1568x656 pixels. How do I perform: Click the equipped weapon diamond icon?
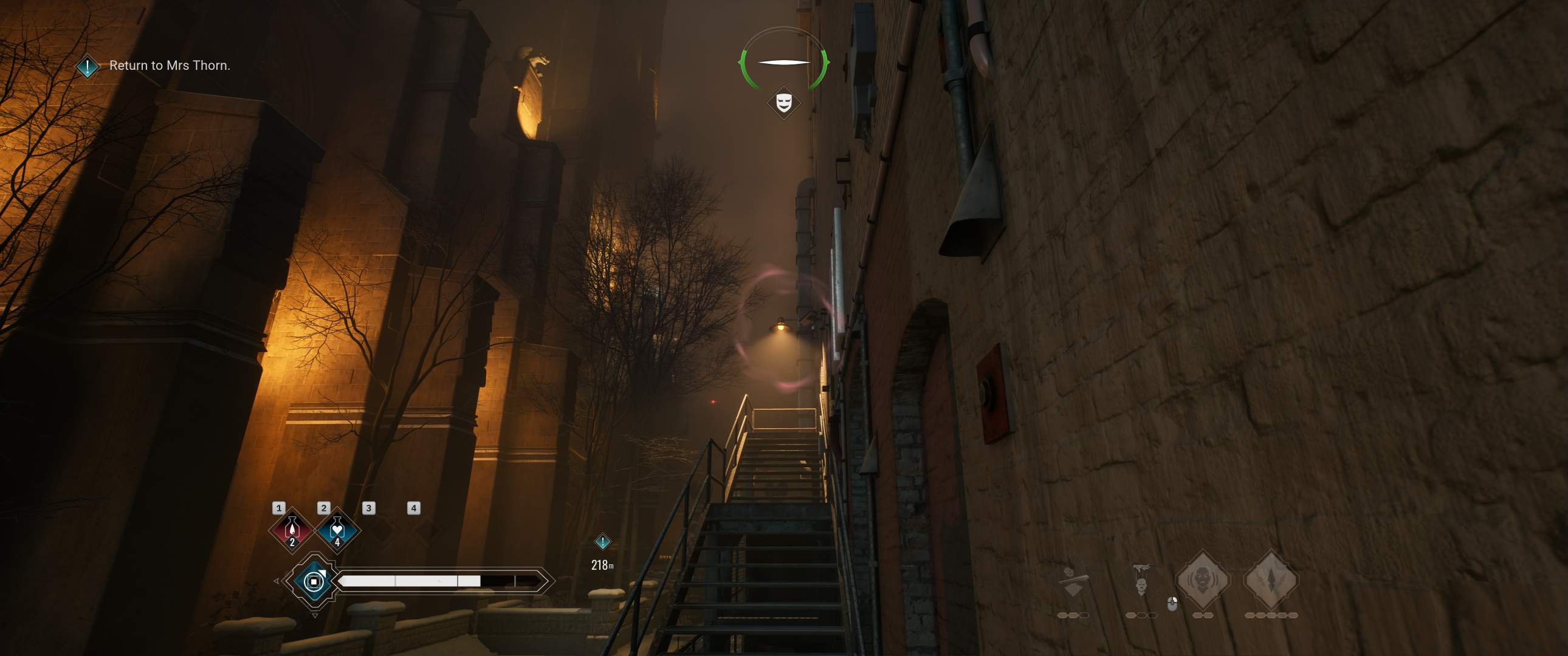(x=314, y=581)
